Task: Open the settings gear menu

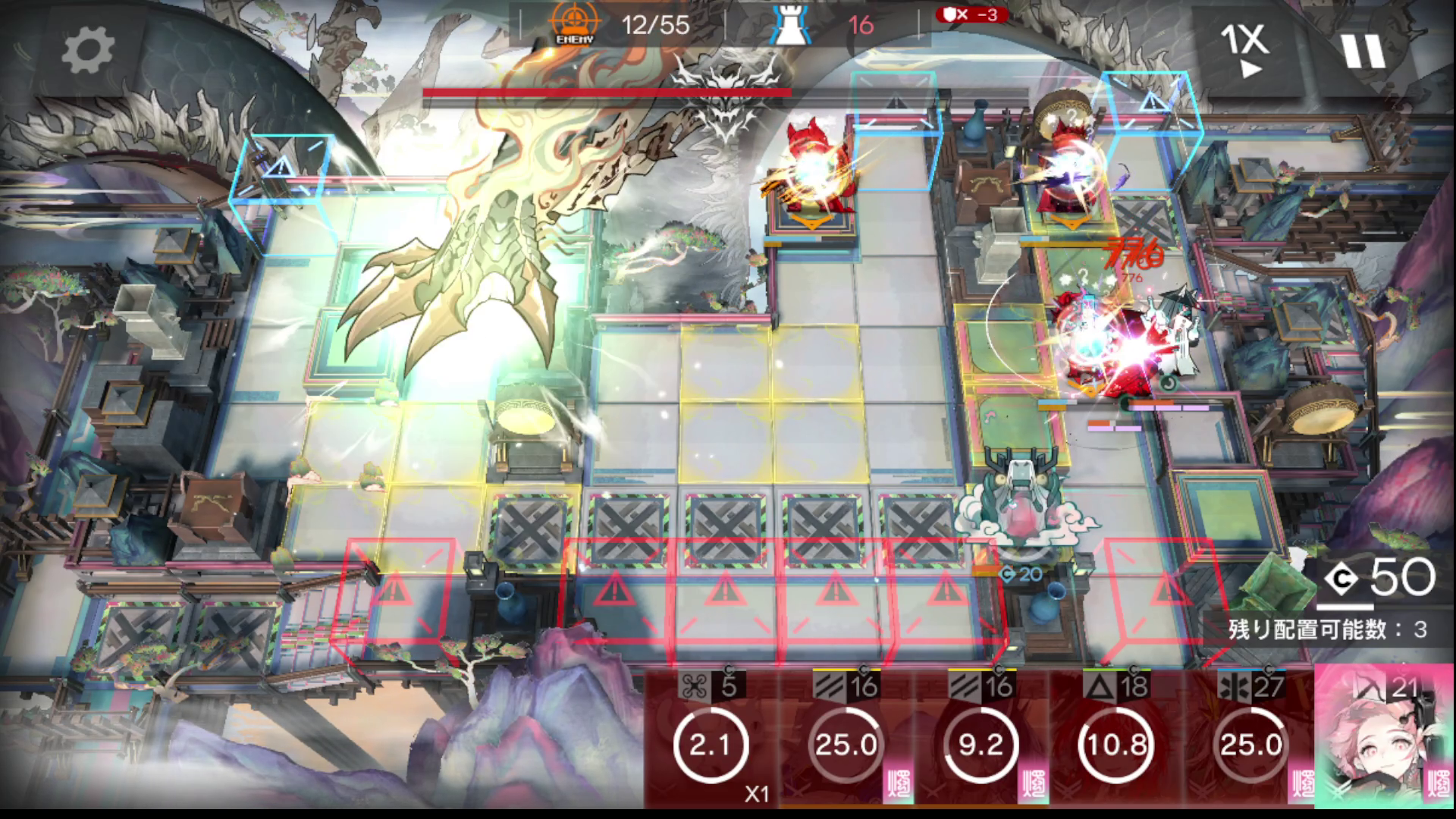Action: 87,50
